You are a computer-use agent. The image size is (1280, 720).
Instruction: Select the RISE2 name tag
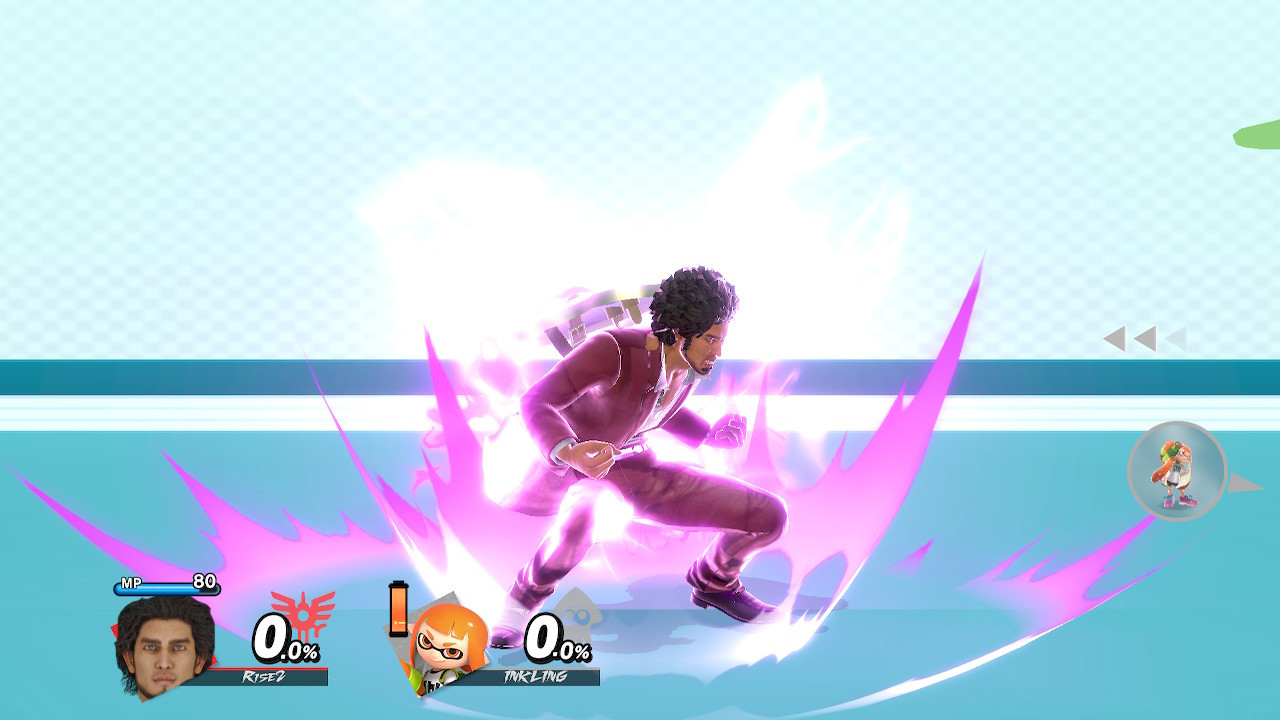click(266, 675)
